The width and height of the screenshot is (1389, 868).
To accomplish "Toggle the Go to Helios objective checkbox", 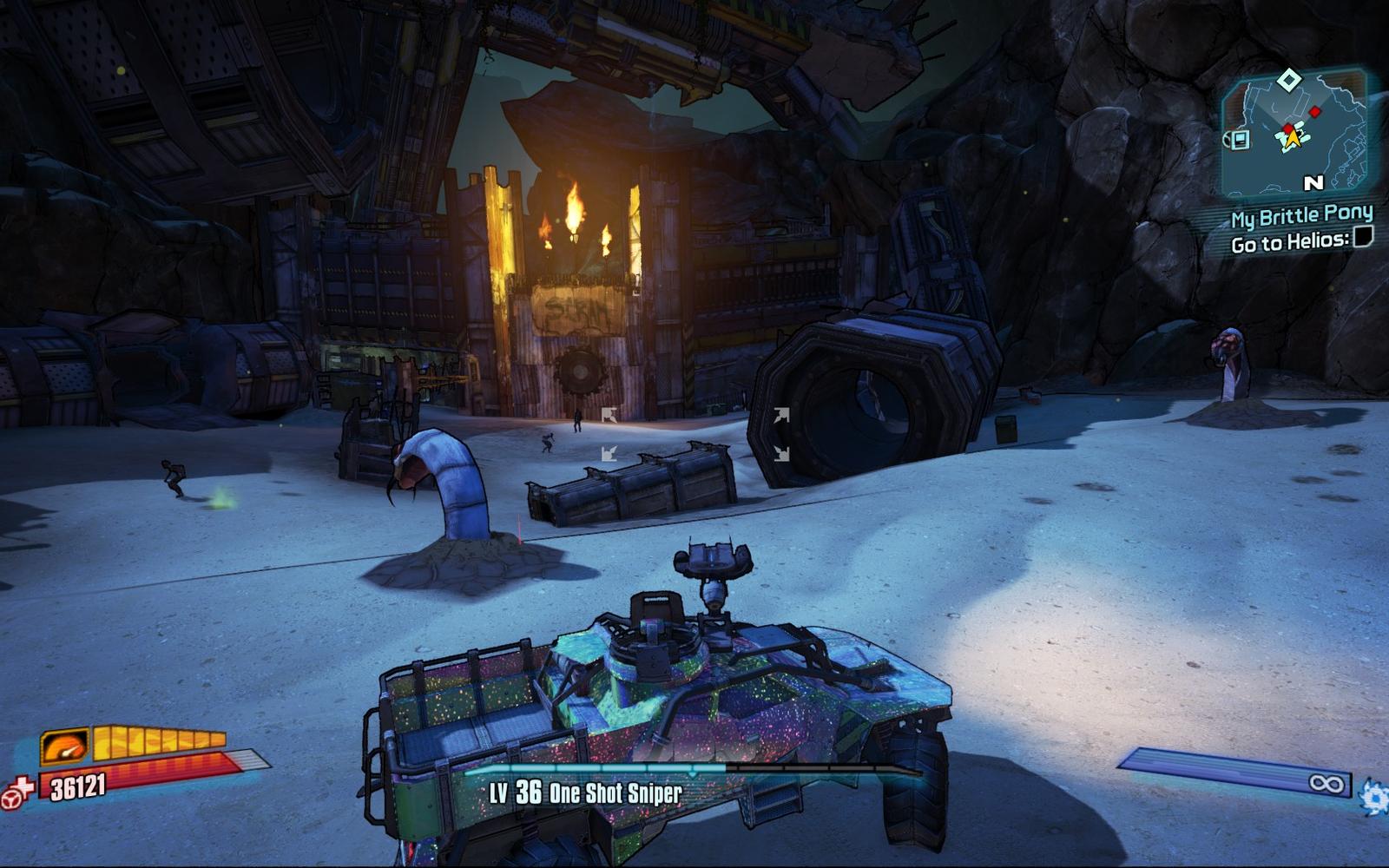I will pos(1363,237).
